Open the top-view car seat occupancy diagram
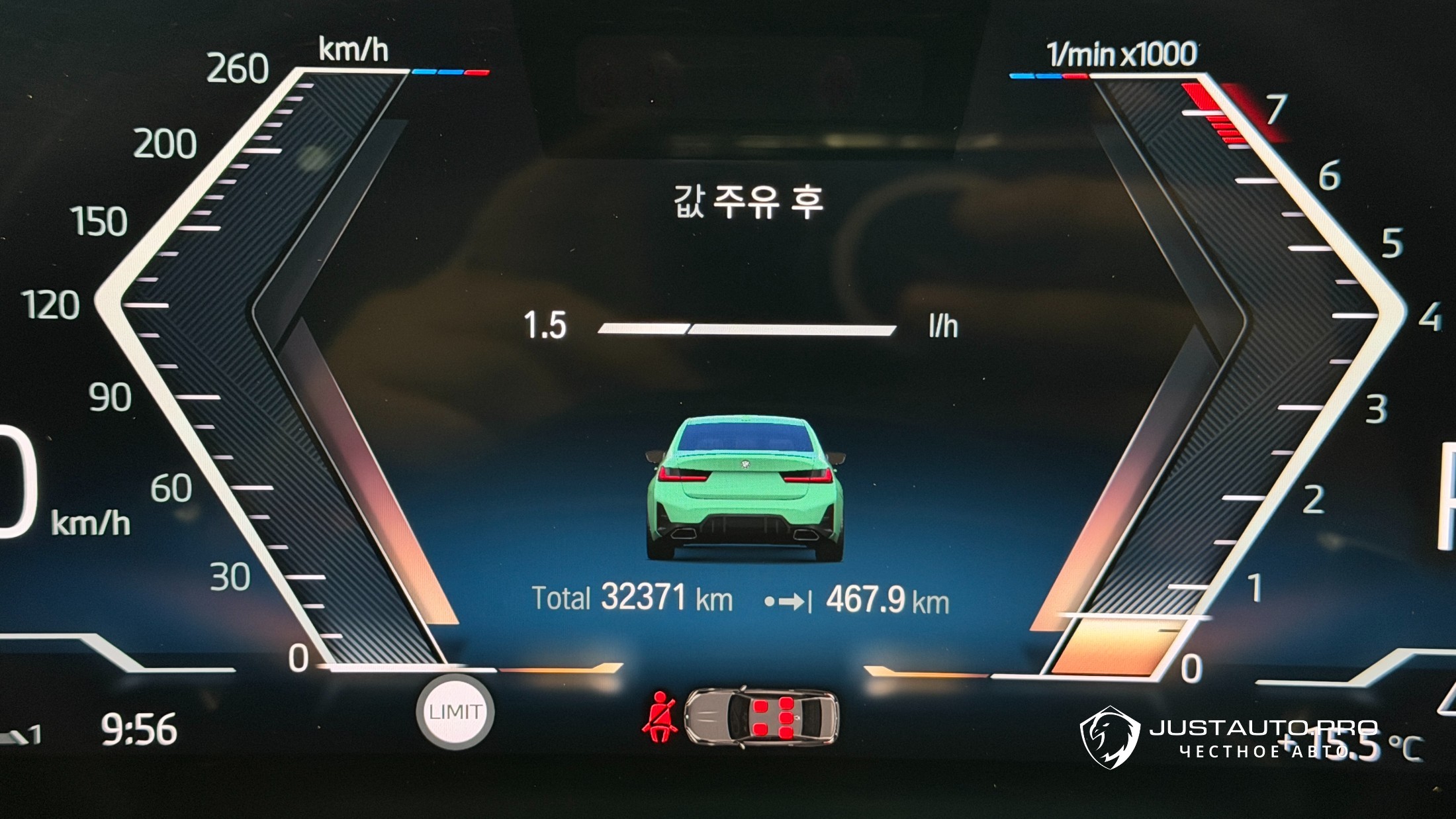The width and height of the screenshot is (1456, 819). (x=761, y=718)
